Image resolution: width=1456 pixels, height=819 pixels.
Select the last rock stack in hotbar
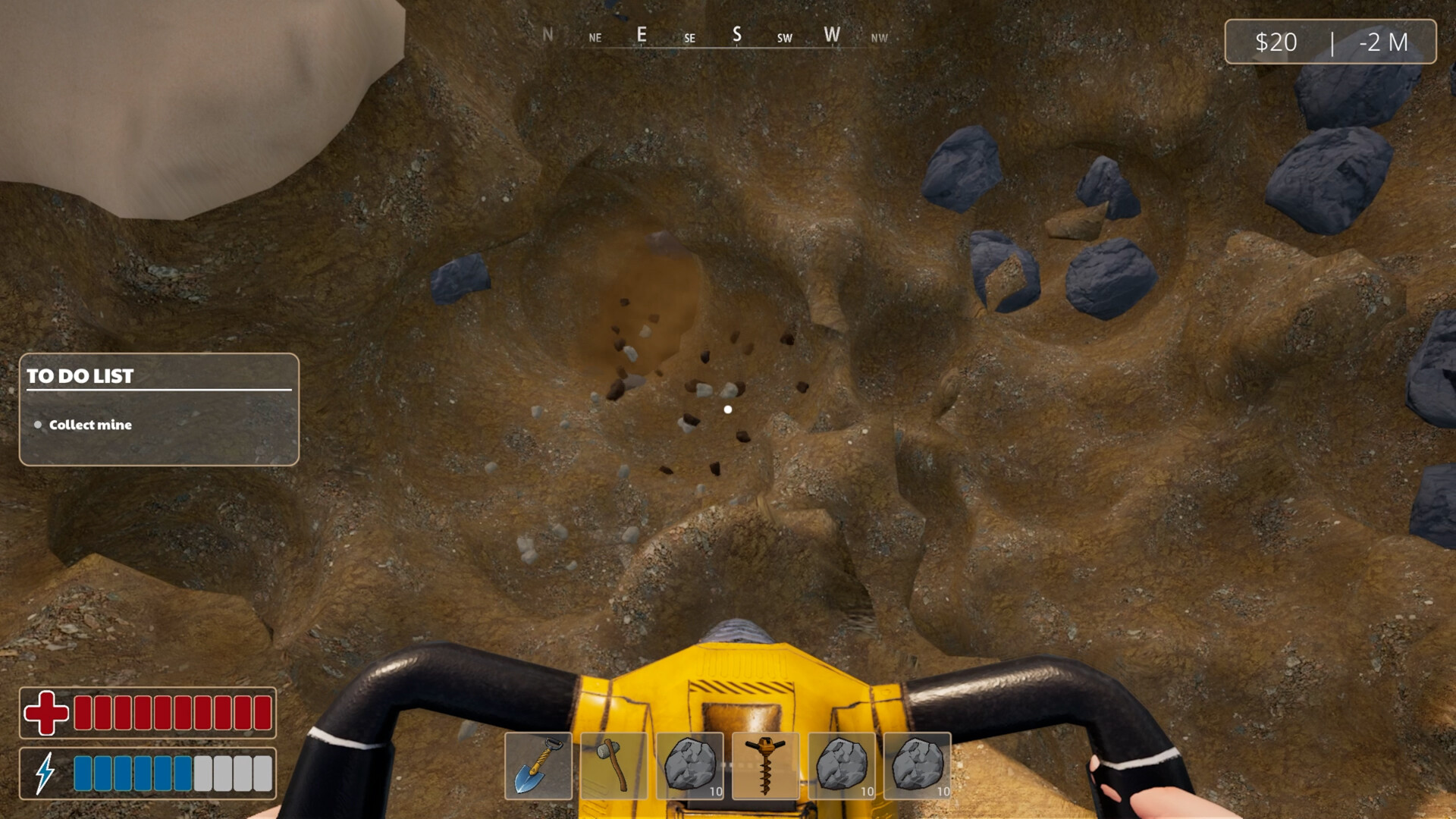coord(919,766)
